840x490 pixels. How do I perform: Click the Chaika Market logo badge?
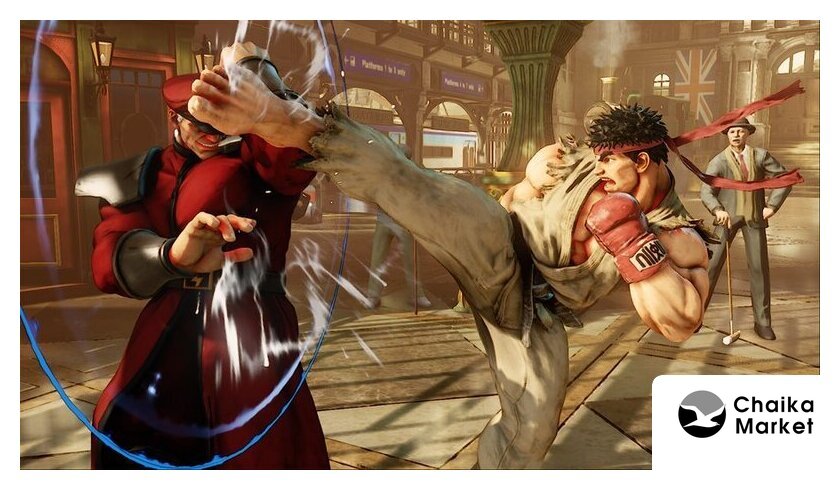coord(745,415)
